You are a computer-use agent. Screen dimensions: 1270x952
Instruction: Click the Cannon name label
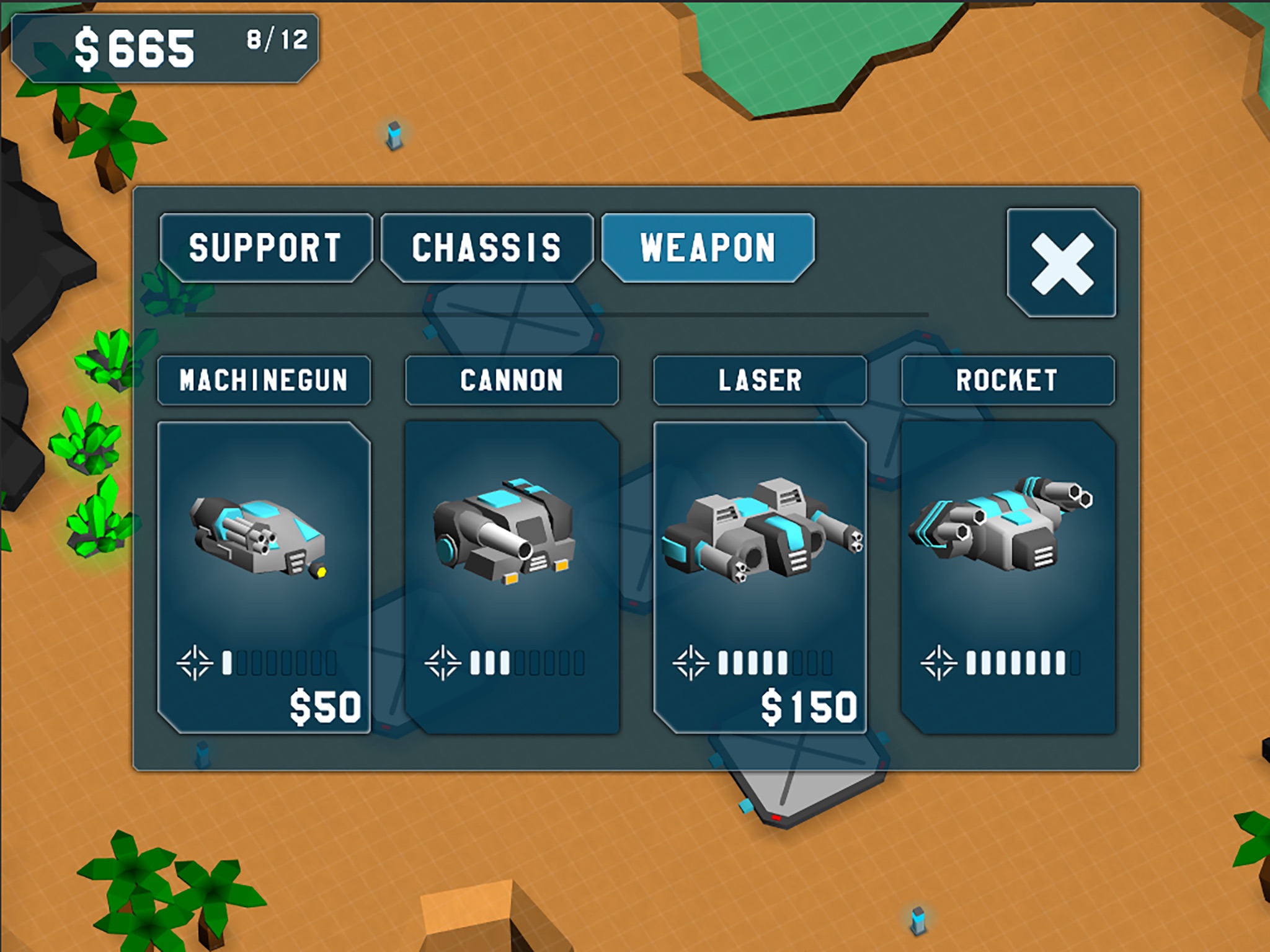point(512,381)
